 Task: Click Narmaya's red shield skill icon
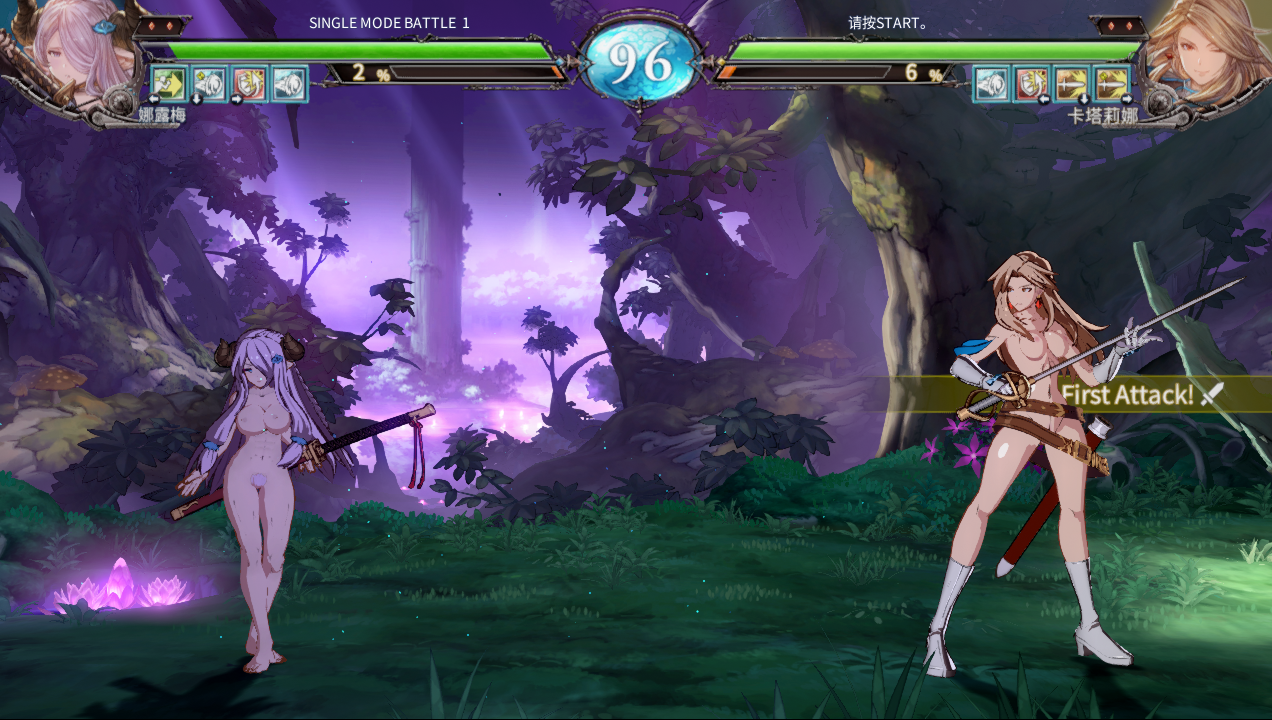(249, 84)
